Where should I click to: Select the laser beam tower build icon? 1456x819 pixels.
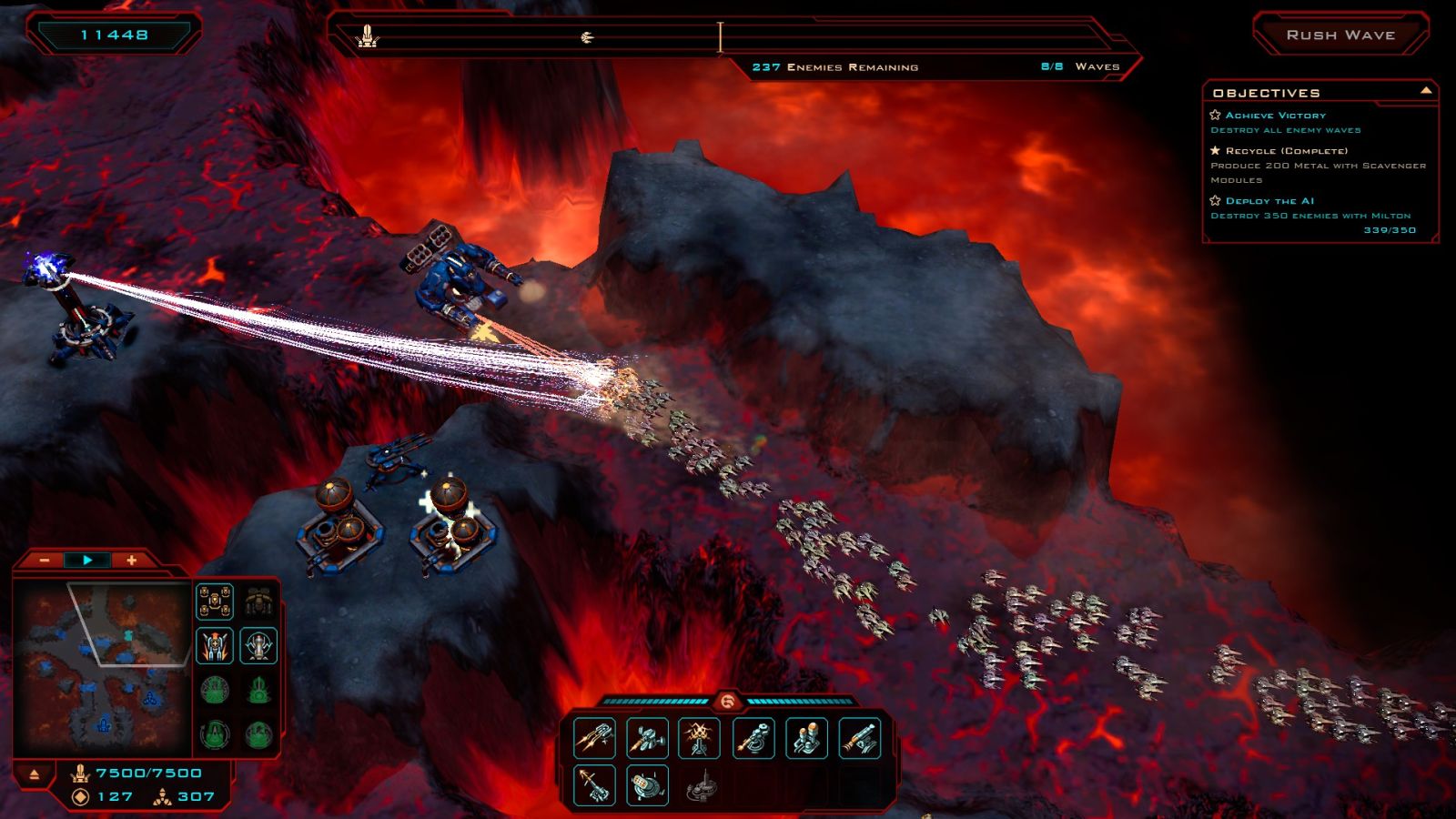[x=753, y=738]
